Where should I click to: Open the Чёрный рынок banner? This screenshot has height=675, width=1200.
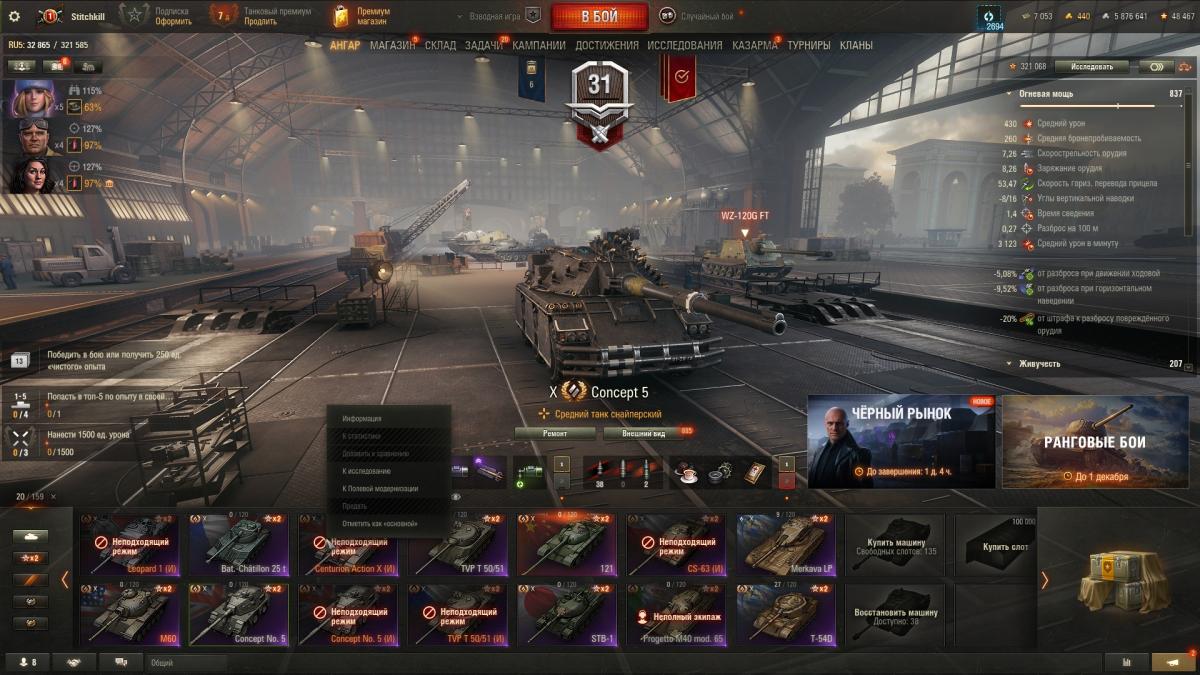(x=901, y=441)
